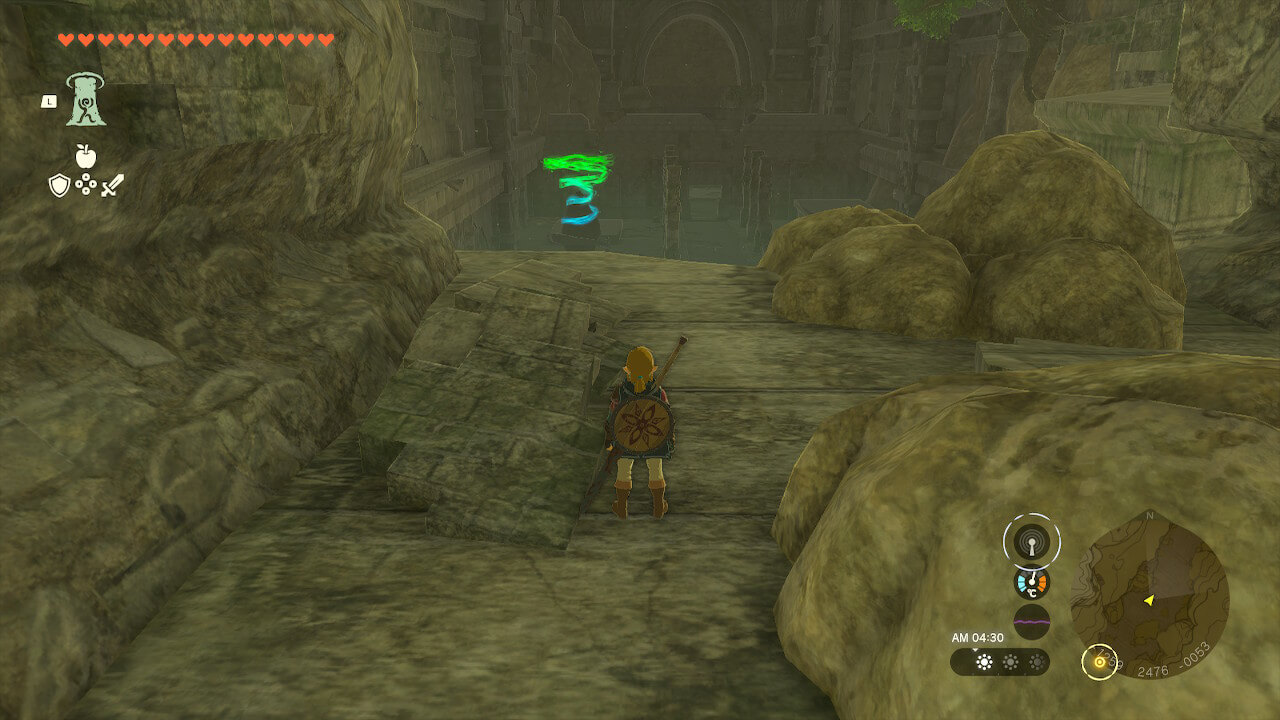Viewport: 1280px width, 720px height.
Task: Open the sword weapon quick-select icon
Action: 112,185
